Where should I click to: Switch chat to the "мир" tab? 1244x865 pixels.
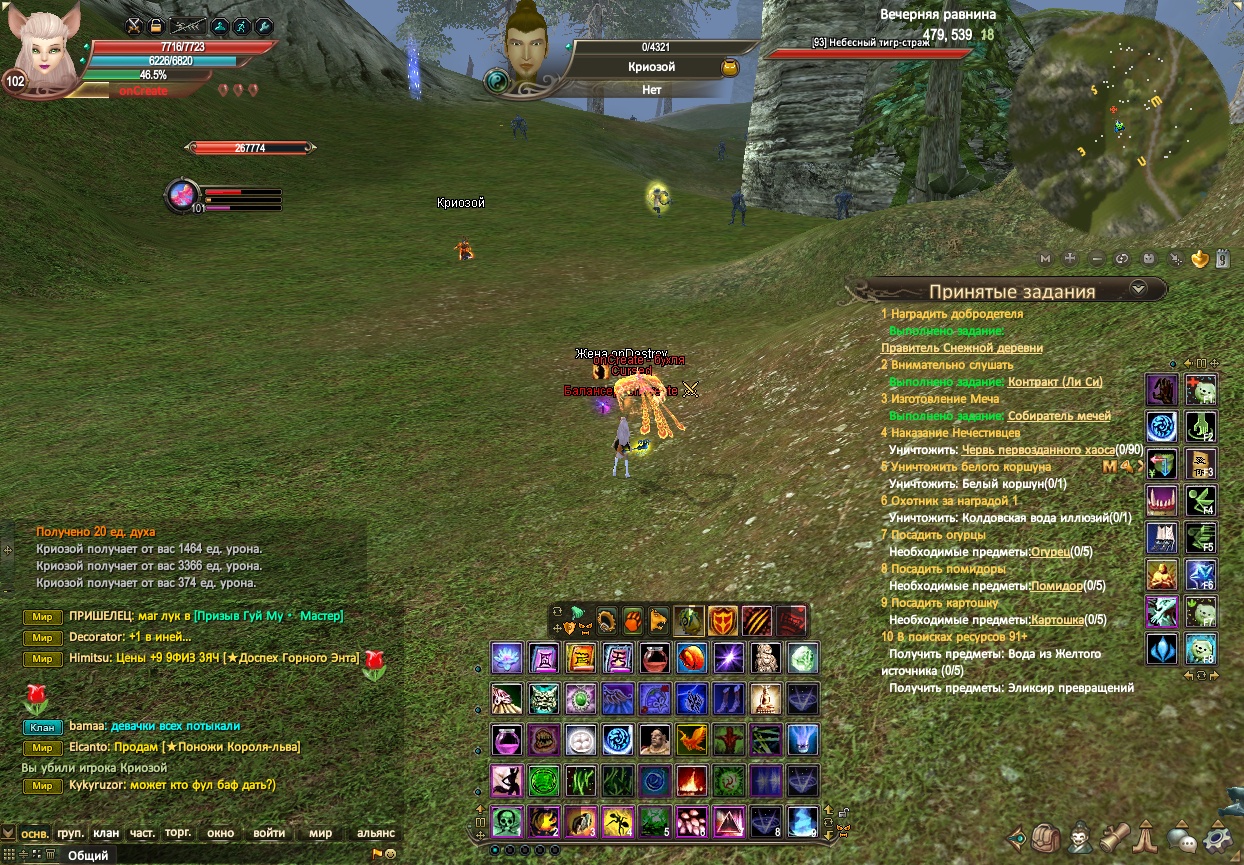point(320,833)
